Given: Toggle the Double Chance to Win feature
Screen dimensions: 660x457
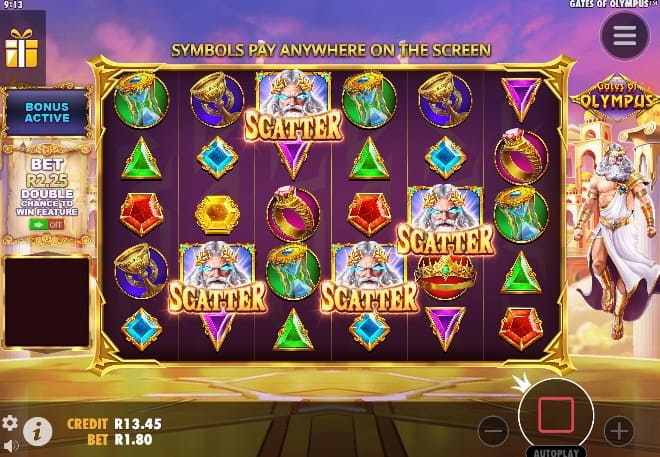Looking at the screenshot, I should (44, 225).
